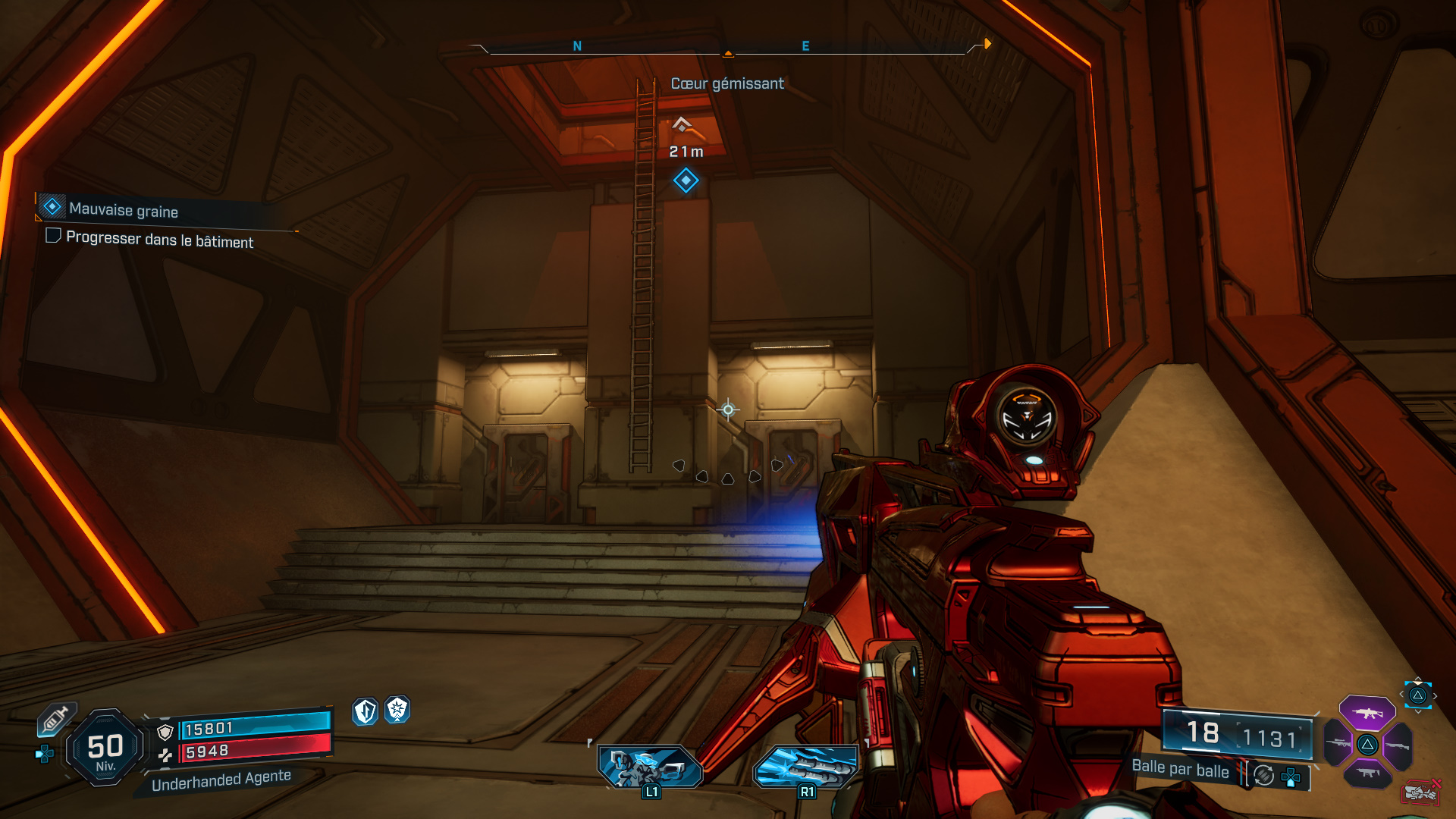The height and width of the screenshot is (819, 1456).
Task: Select the shotgun weapon slot
Action: click(x=1398, y=745)
